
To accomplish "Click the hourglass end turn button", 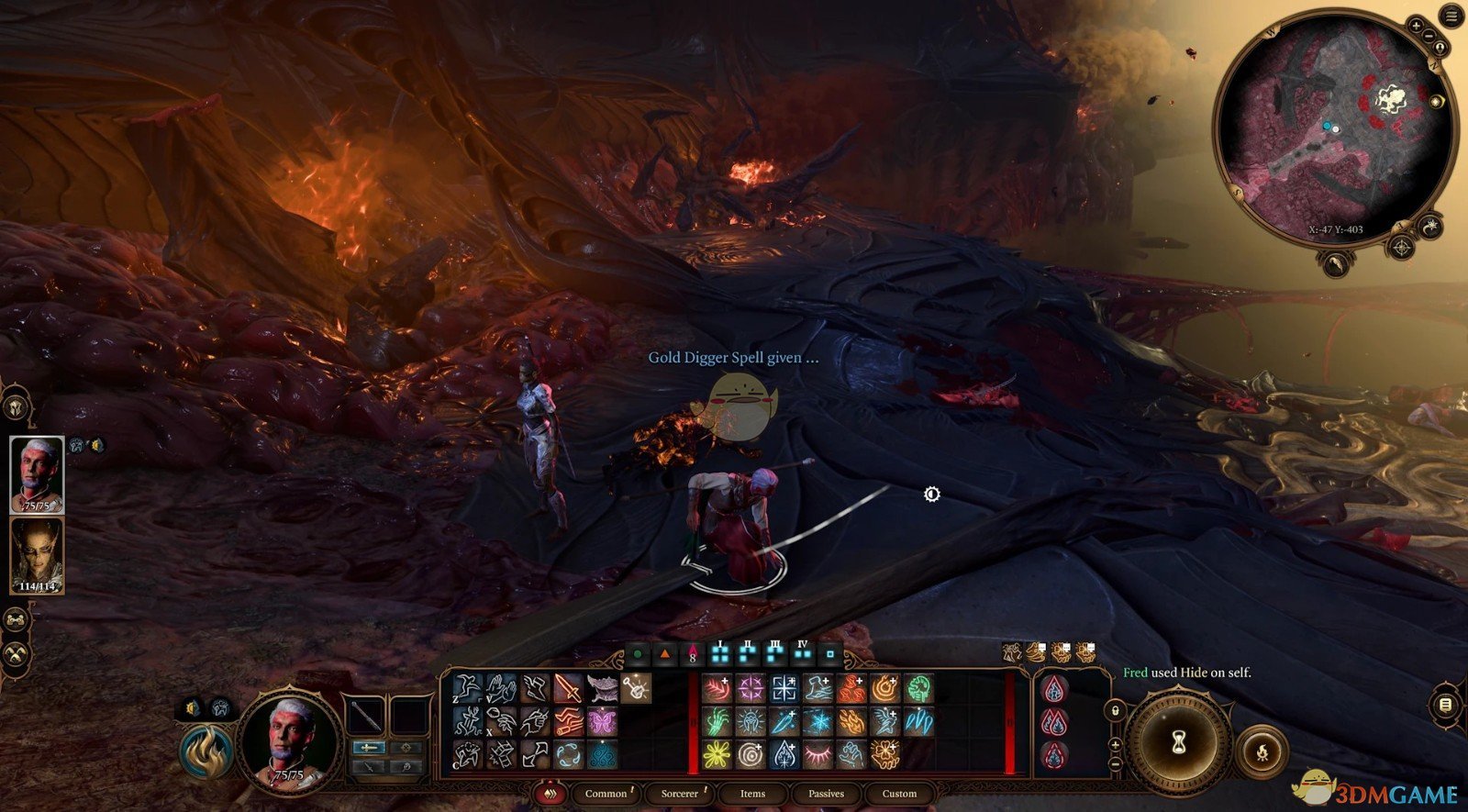I will [1179, 741].
